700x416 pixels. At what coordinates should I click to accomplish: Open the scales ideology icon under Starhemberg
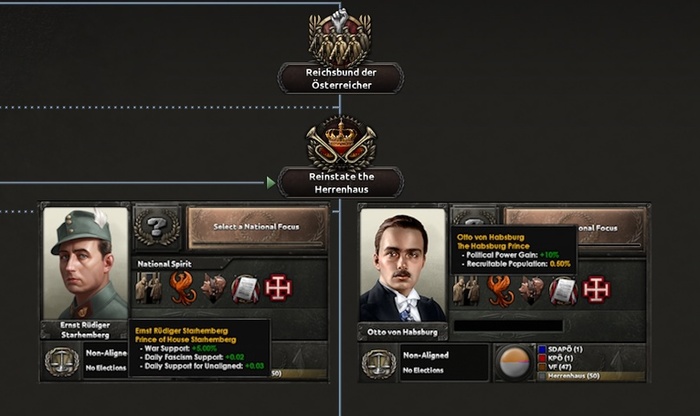tap(62, 361)
